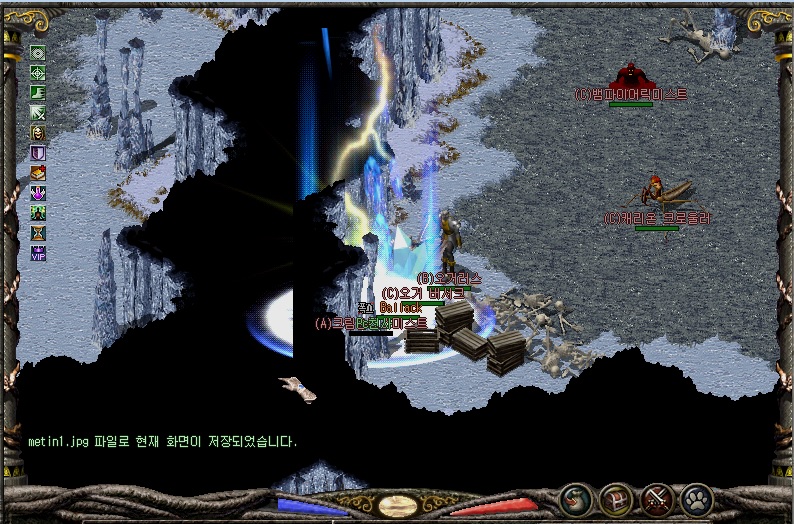Screen dimensions: 794x524
Task: Select the purple potion flask icon
Action: click(38, 193)
